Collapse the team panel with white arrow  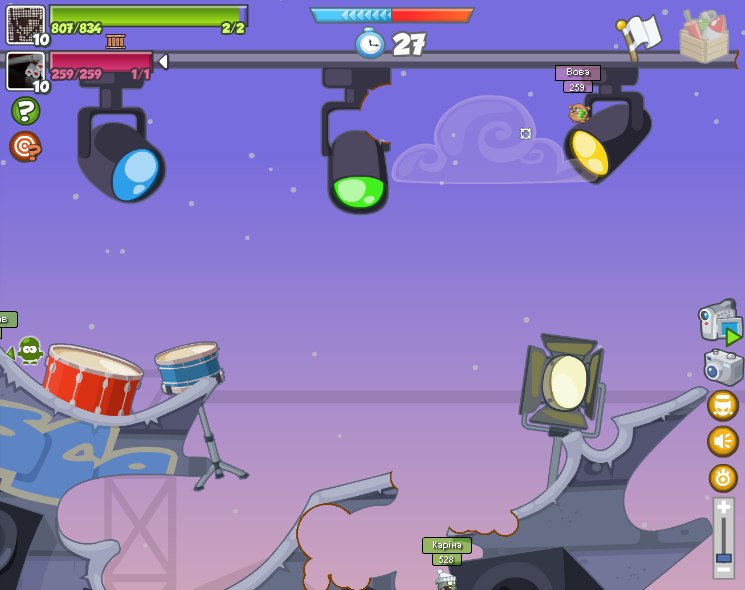pyautogui.click(x=163, y=62)
